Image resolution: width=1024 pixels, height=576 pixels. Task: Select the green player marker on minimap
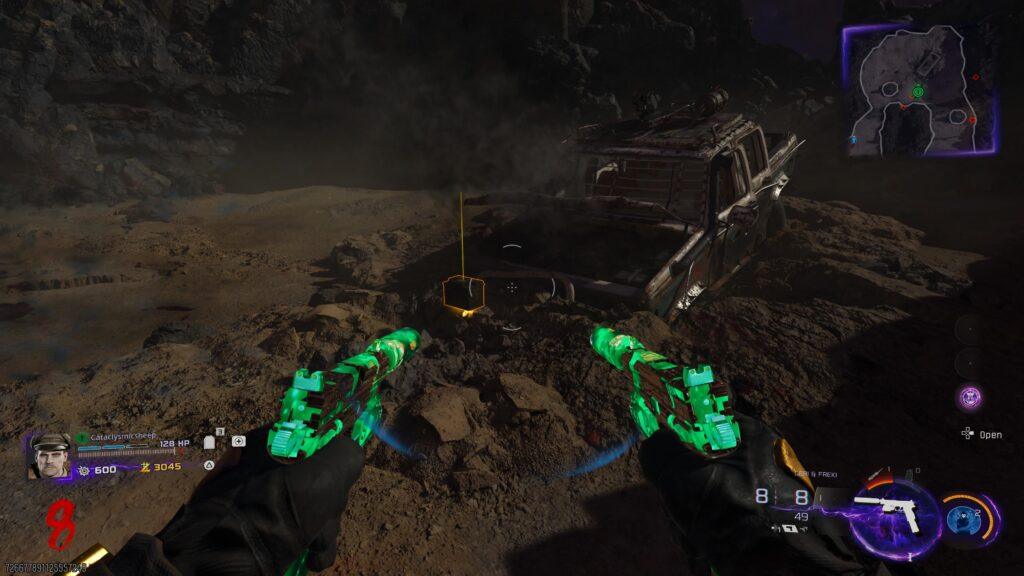point(918,91)
